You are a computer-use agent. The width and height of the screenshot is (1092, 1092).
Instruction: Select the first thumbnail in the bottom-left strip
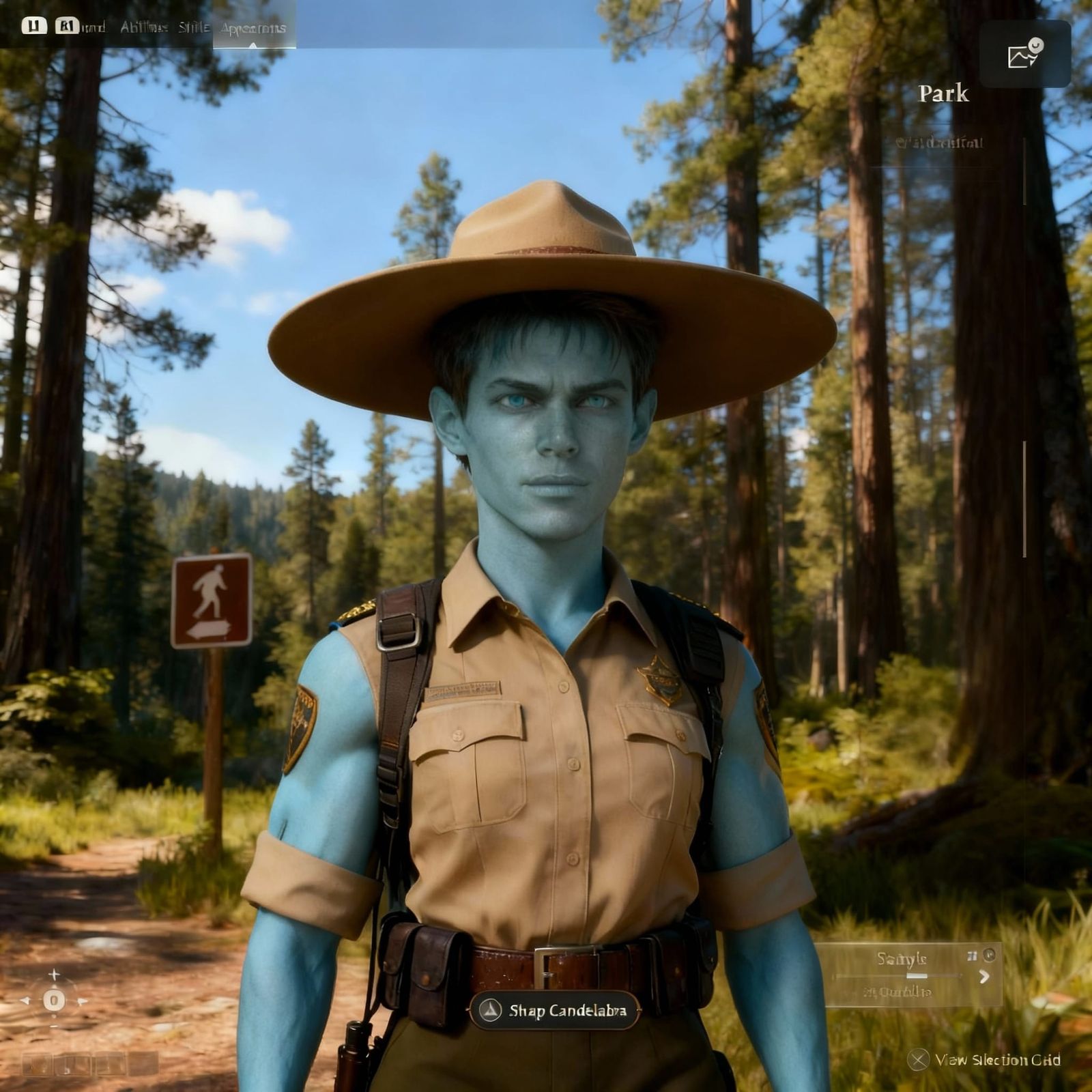[36, 1065]
